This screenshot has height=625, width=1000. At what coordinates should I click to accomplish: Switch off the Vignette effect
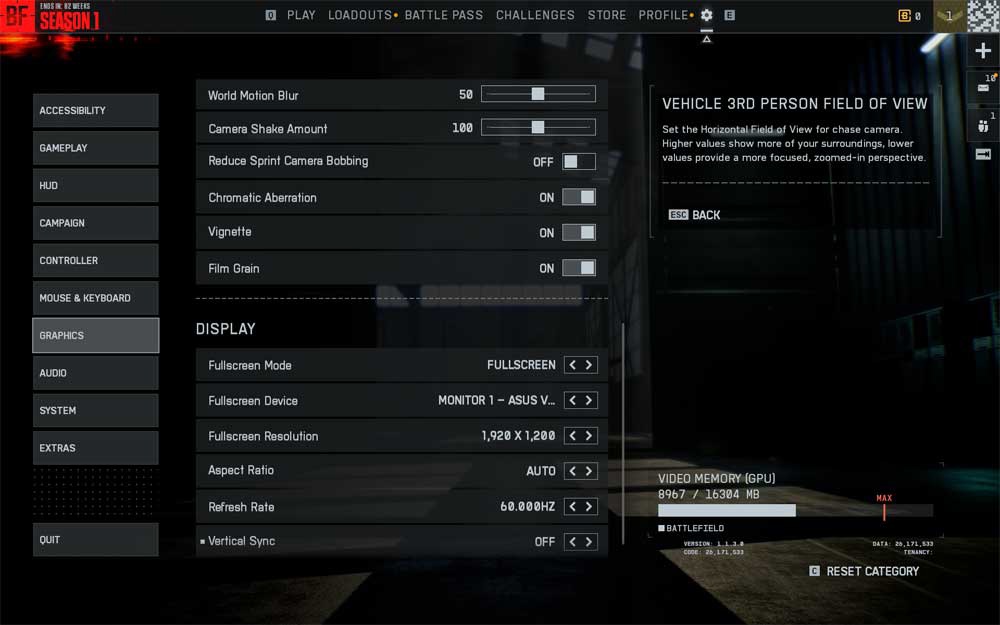pos(578,232)
